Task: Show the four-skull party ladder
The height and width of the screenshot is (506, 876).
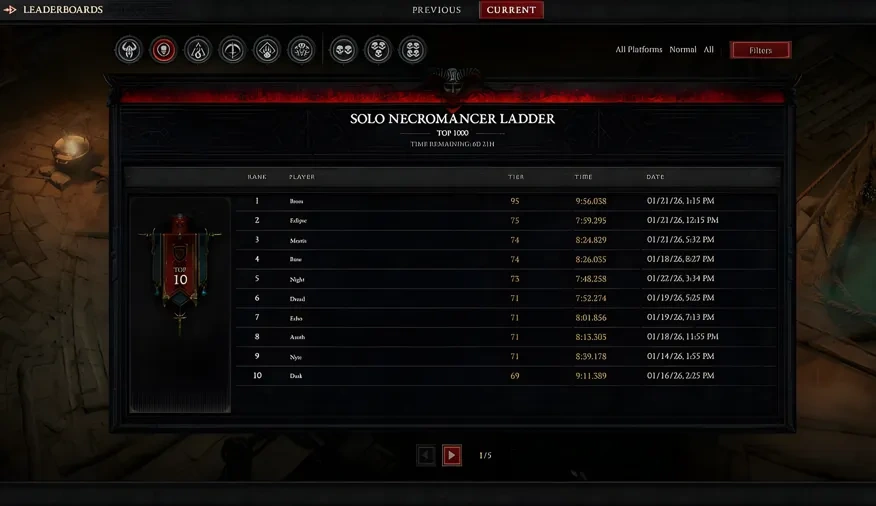Action: [412, 50]
